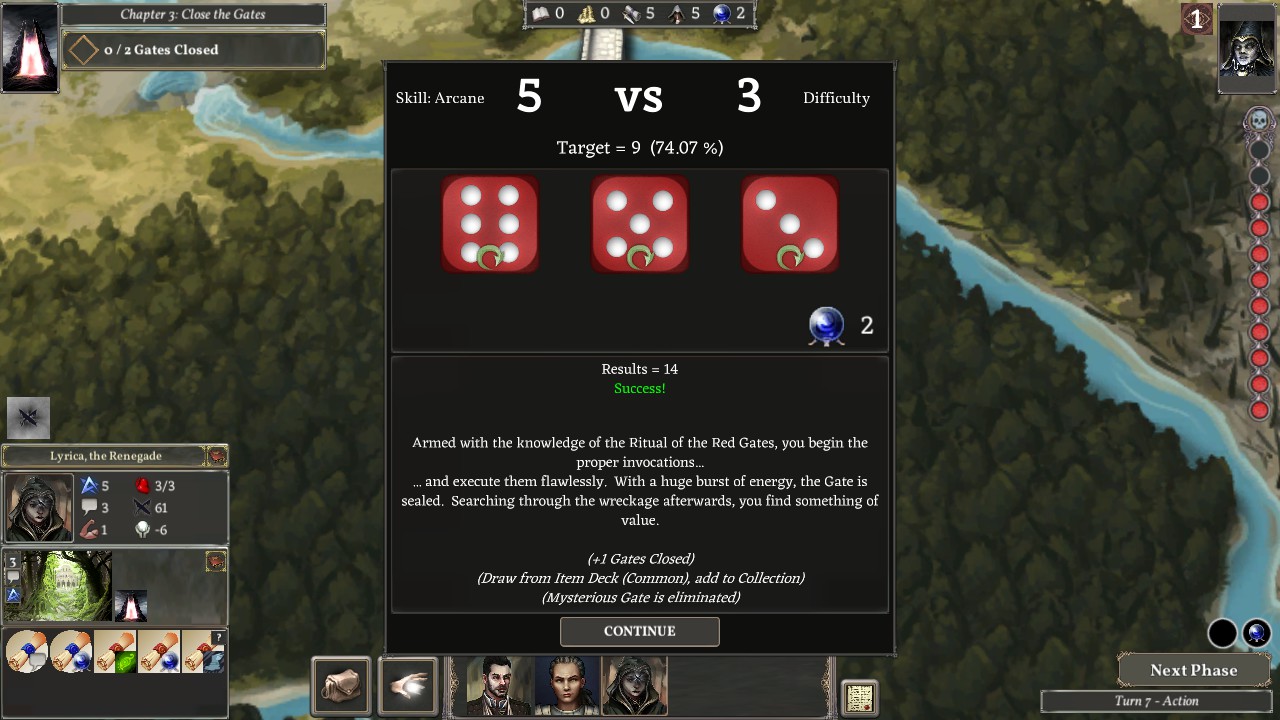Click the book resource icon in top bar
The width and height of the screenshot is (1280, 720).
540,13
